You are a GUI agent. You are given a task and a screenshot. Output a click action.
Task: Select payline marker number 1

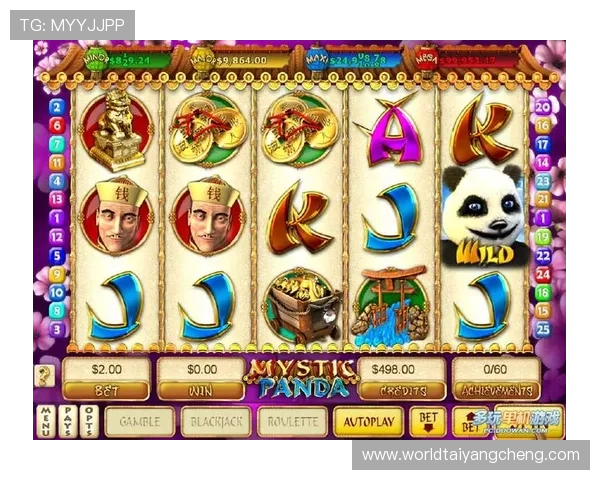point(57,218)
